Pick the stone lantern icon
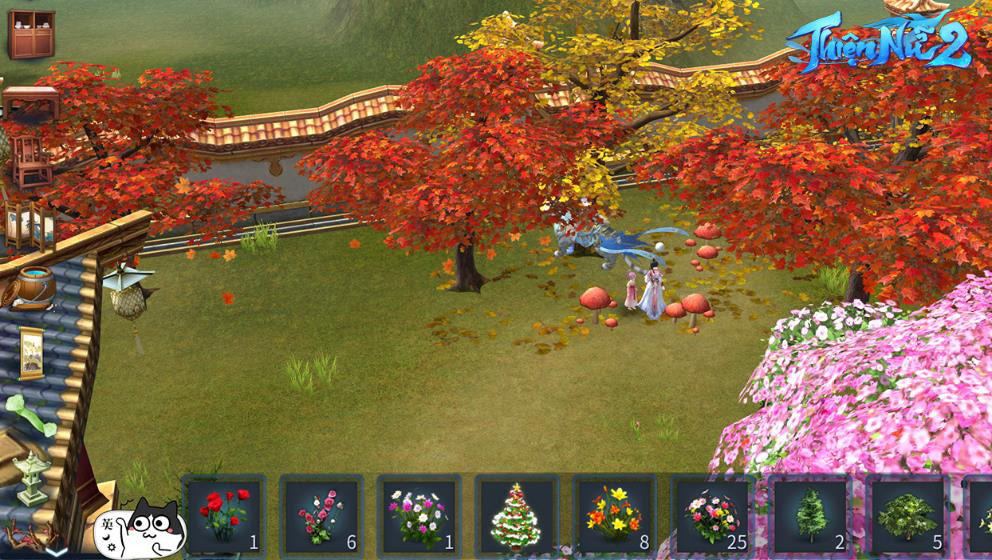This screenshot has height=560, width=992. click(x=32, y=478)
